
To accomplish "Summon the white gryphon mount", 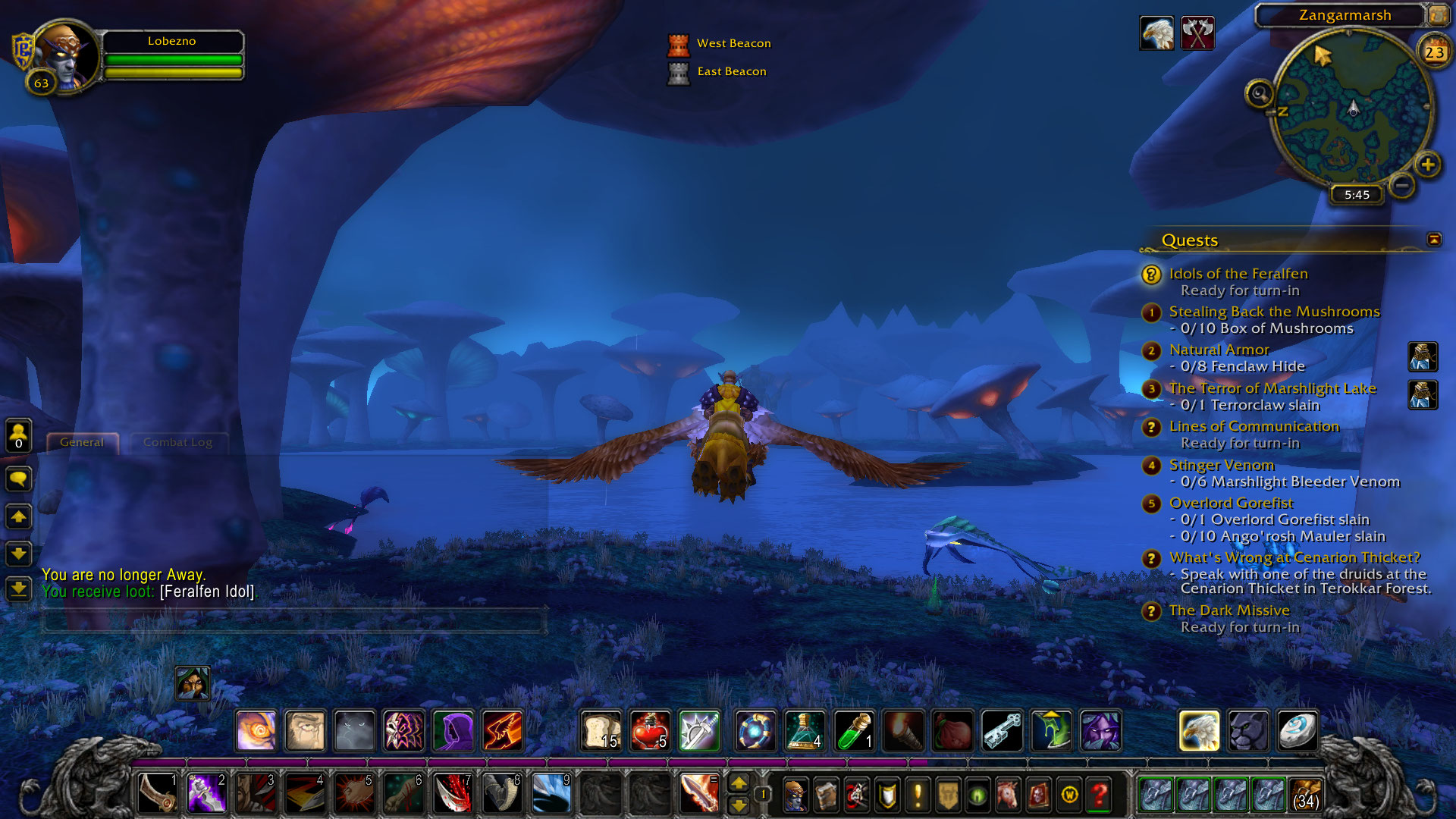I will tap(1199, 731).
